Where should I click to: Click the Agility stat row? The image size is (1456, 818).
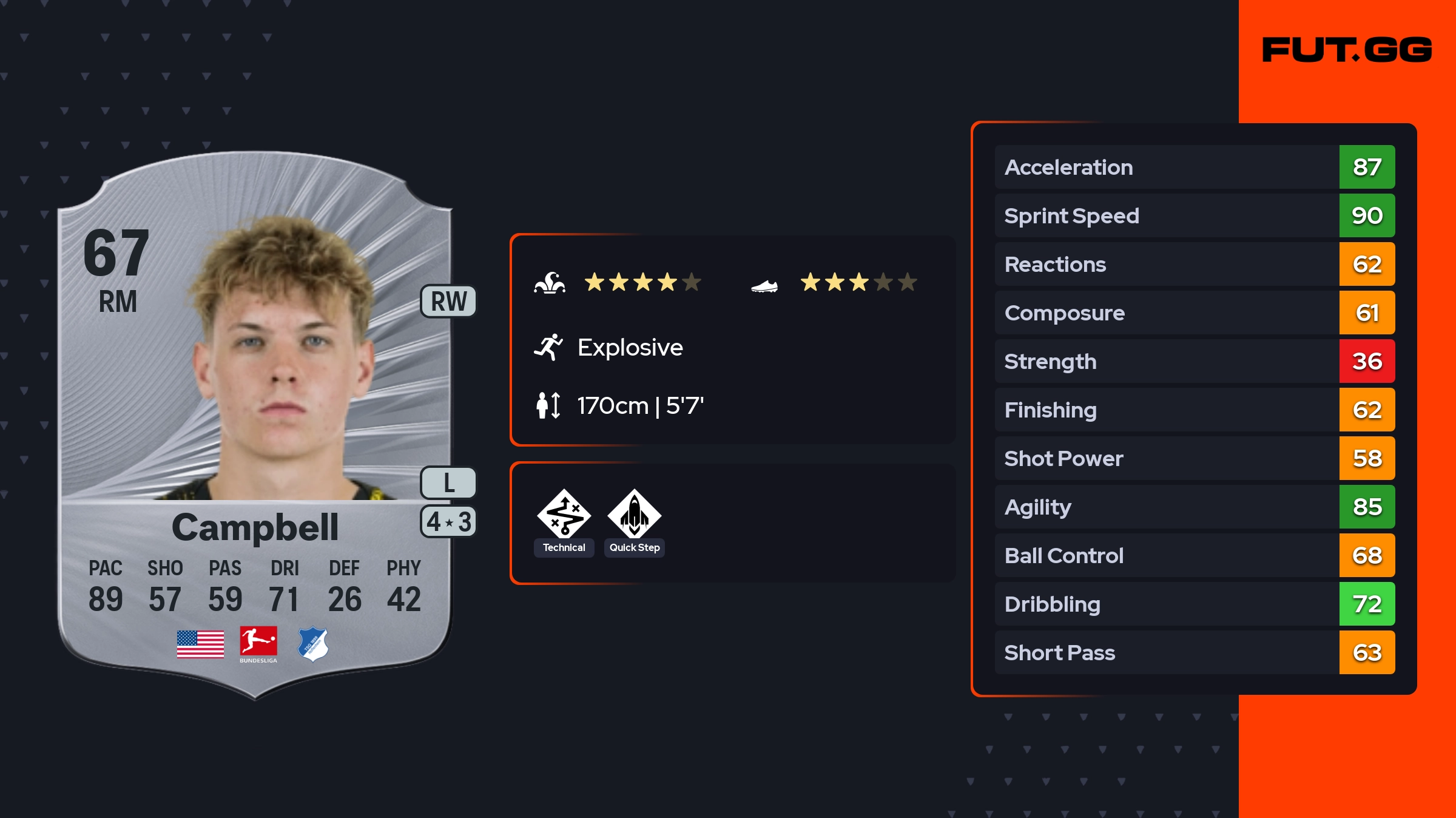point(1194,507)
